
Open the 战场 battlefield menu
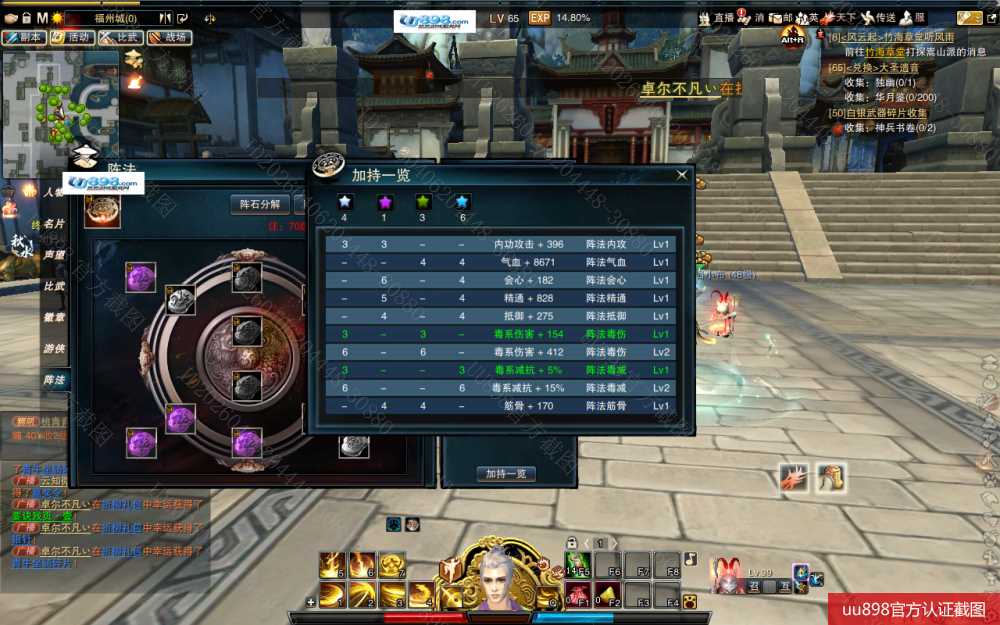(169, 37)
